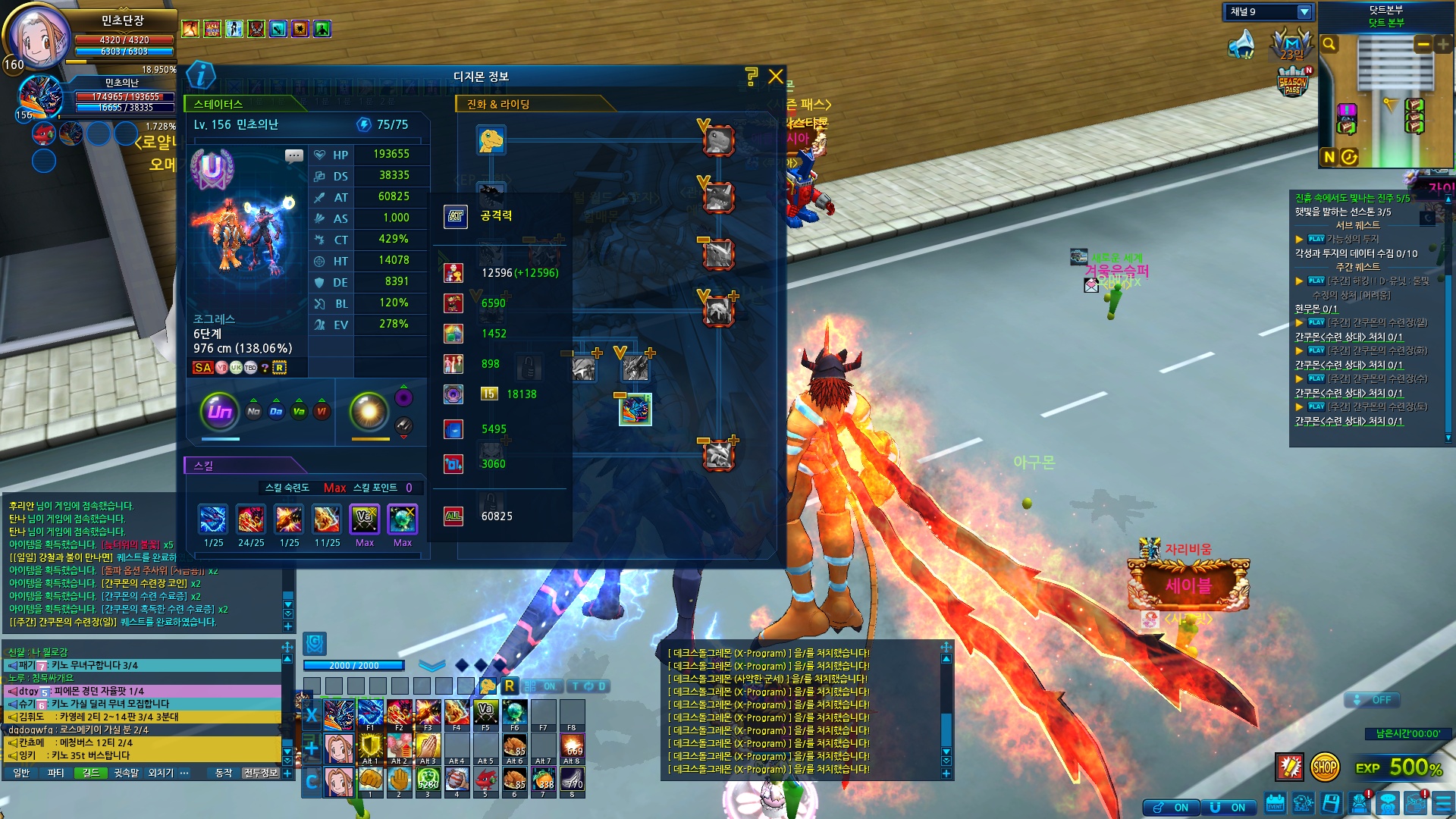This screenshot has width=1456, height=819.
Task: Switch chat to the 파티 tab
Action: tap(55, 773)
